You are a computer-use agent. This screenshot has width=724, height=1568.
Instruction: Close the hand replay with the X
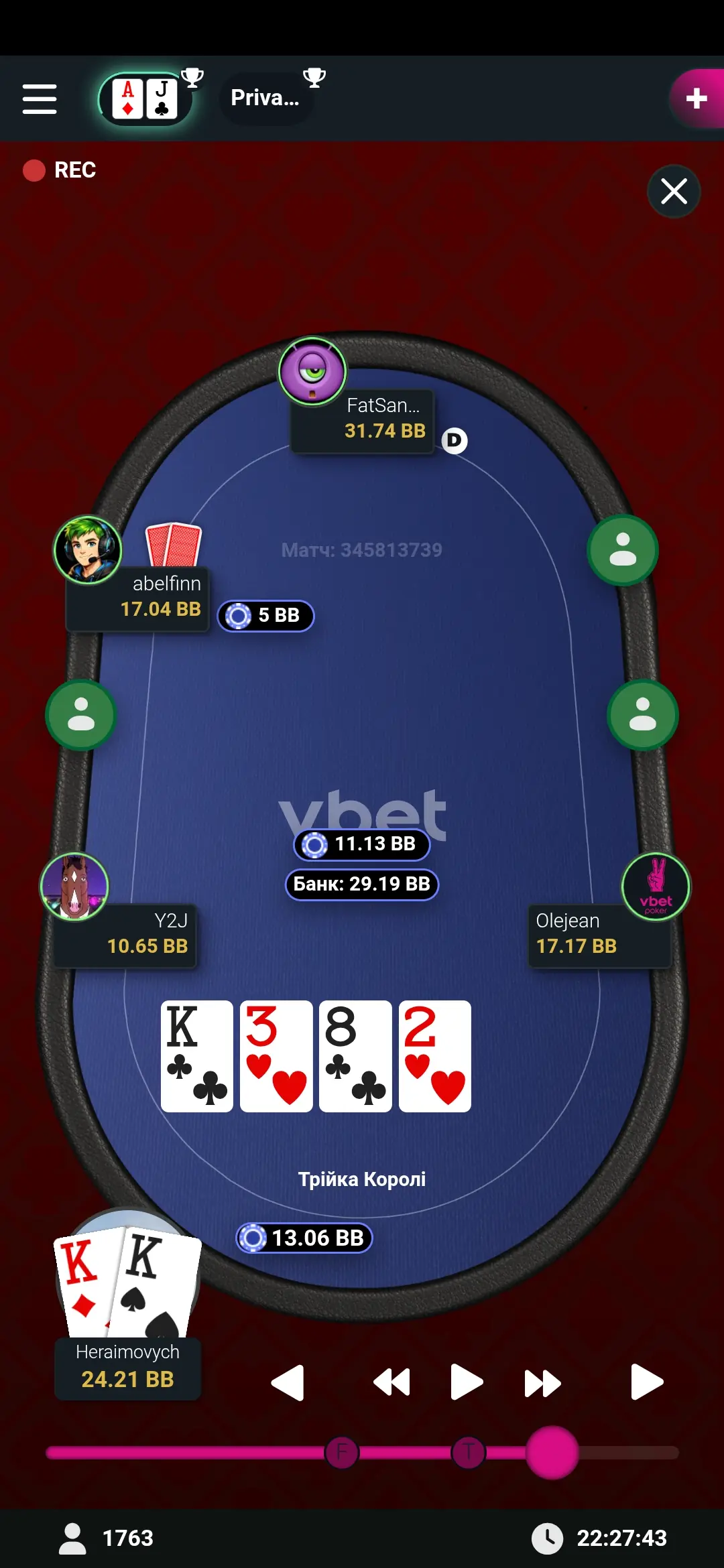point(674,192)
